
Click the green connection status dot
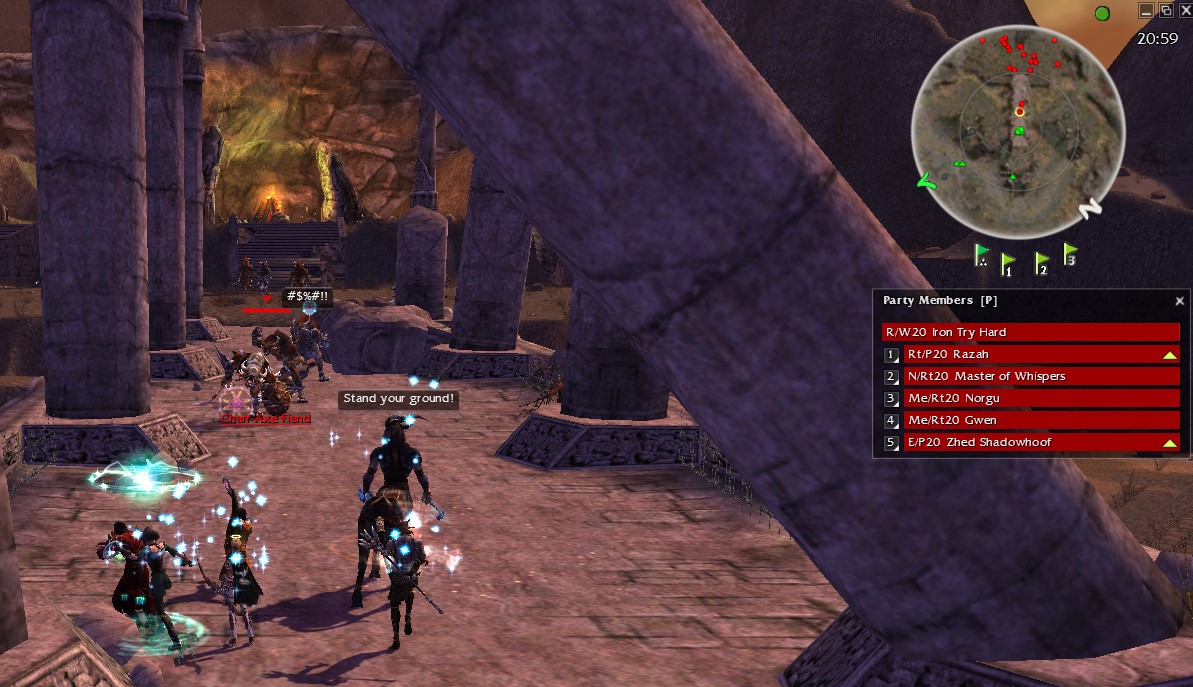point(1102,14)
